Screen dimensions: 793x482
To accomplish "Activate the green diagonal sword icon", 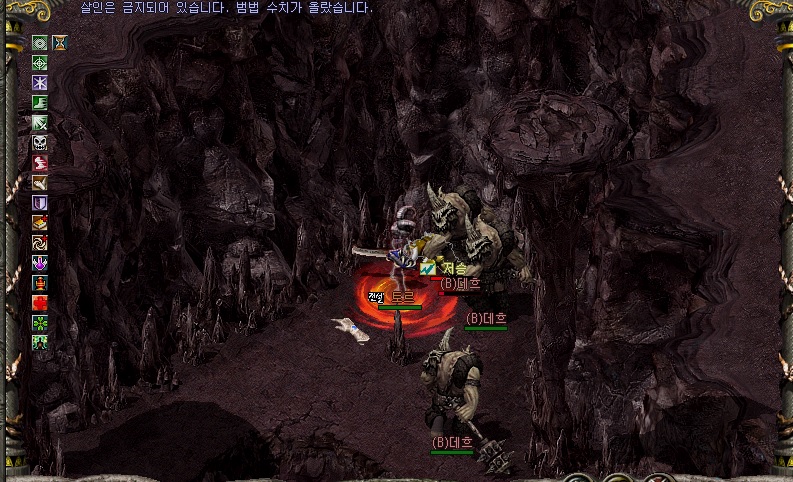I will (40, 123).
